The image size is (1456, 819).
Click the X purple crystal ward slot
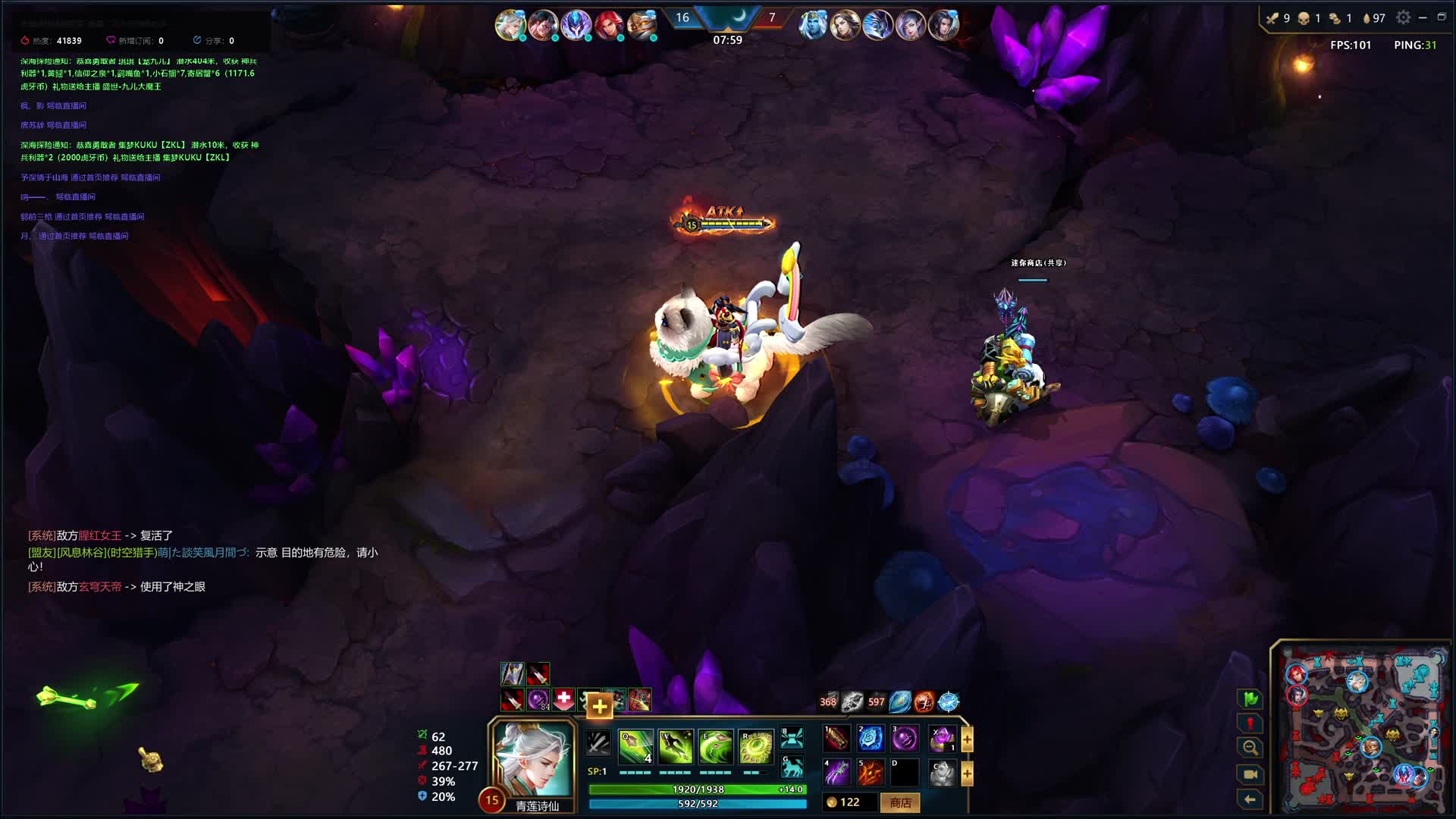point(943,738)
